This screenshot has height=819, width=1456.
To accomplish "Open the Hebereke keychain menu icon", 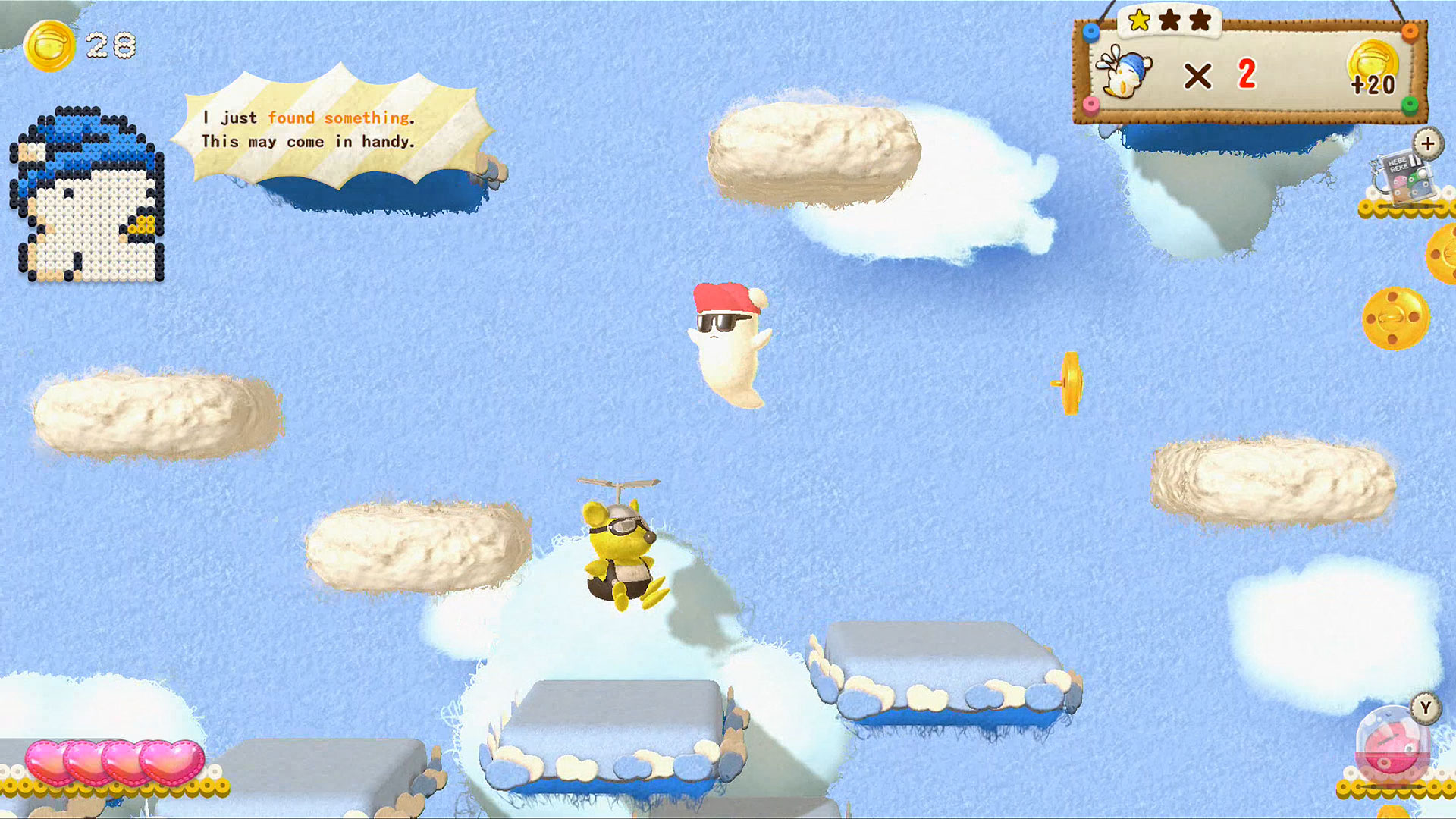I will point(1403,176).
